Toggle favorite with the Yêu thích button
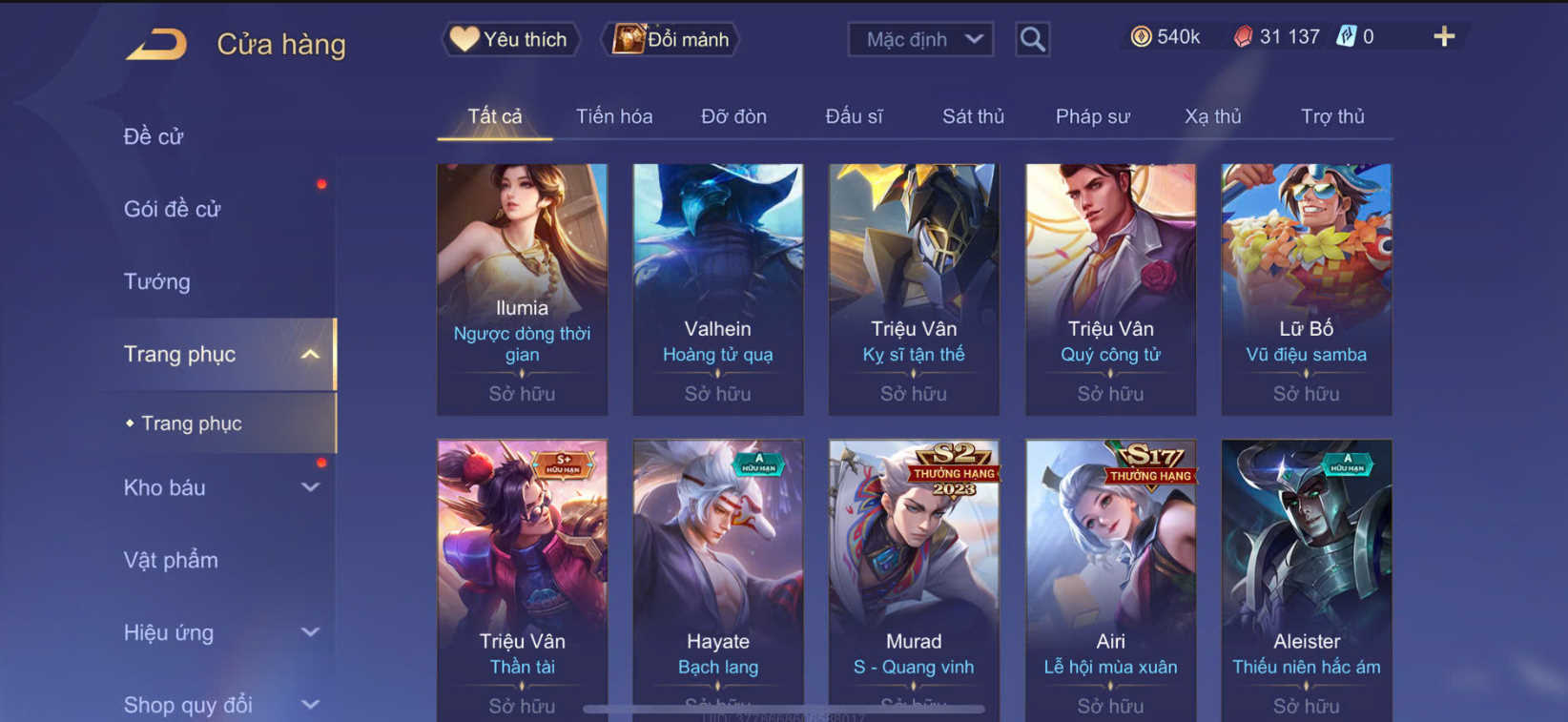This screenshot has height=722, width=1568. (510, 39)
